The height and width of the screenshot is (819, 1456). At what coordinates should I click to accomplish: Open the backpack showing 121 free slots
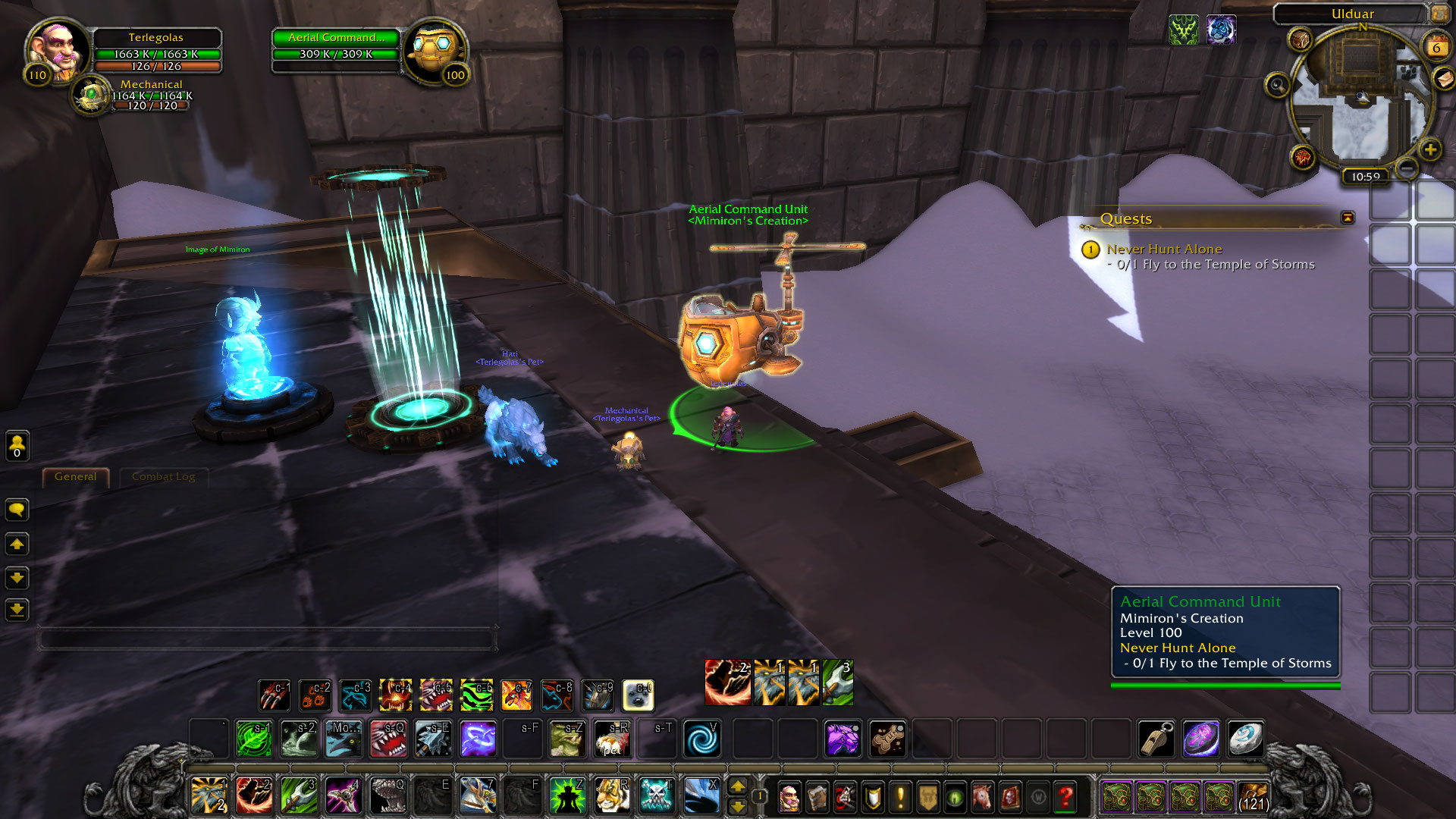coord(1253,797)
